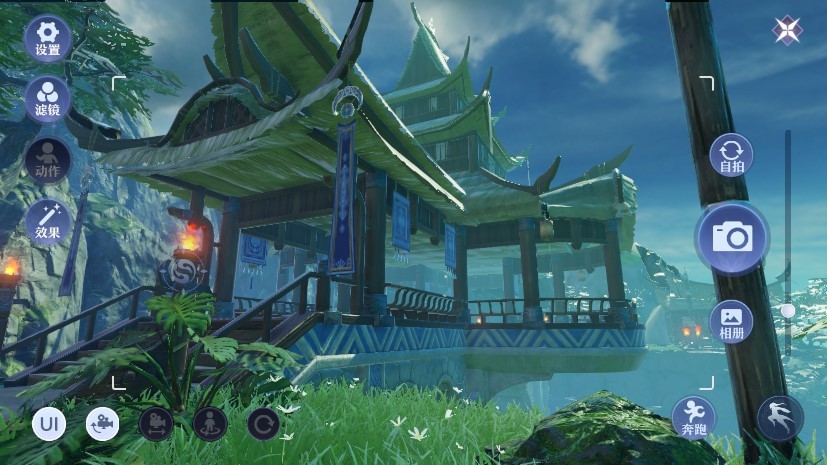Open the 滤镜 filter options
This screenshot has width=827, height=465.
point(47,99)
